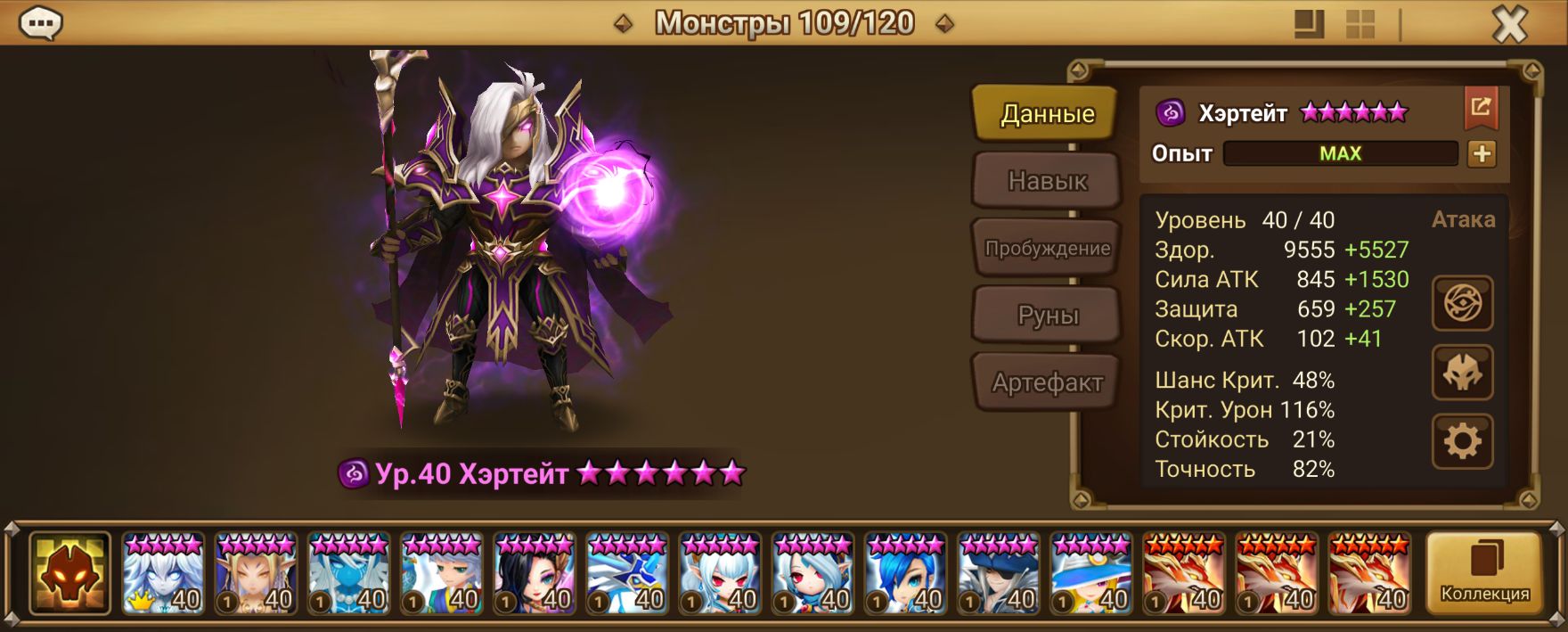Choose the white-haired monster with crown badge
This screenshot has height=632, width=1568.
(x=163, y=573)
